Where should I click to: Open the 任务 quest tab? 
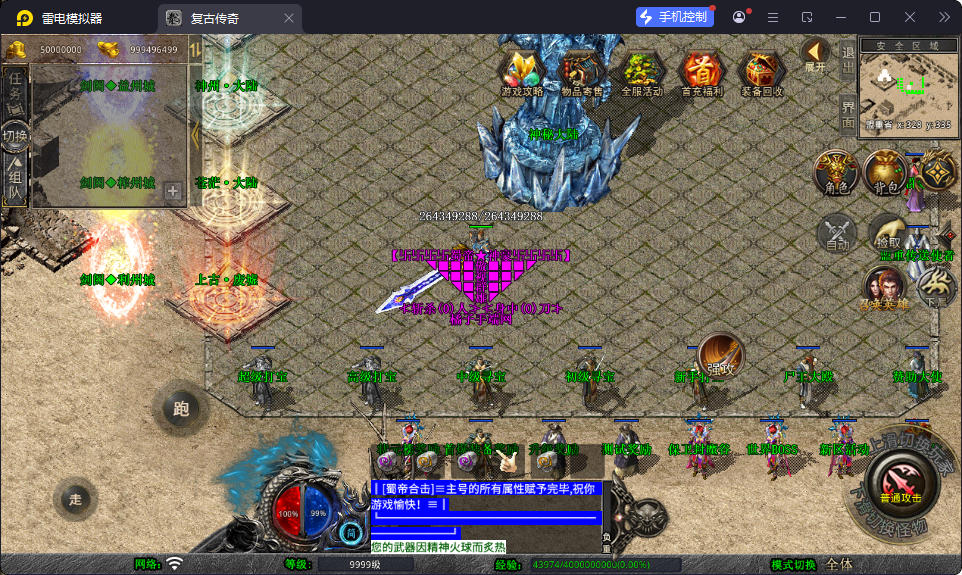point(15,90)
